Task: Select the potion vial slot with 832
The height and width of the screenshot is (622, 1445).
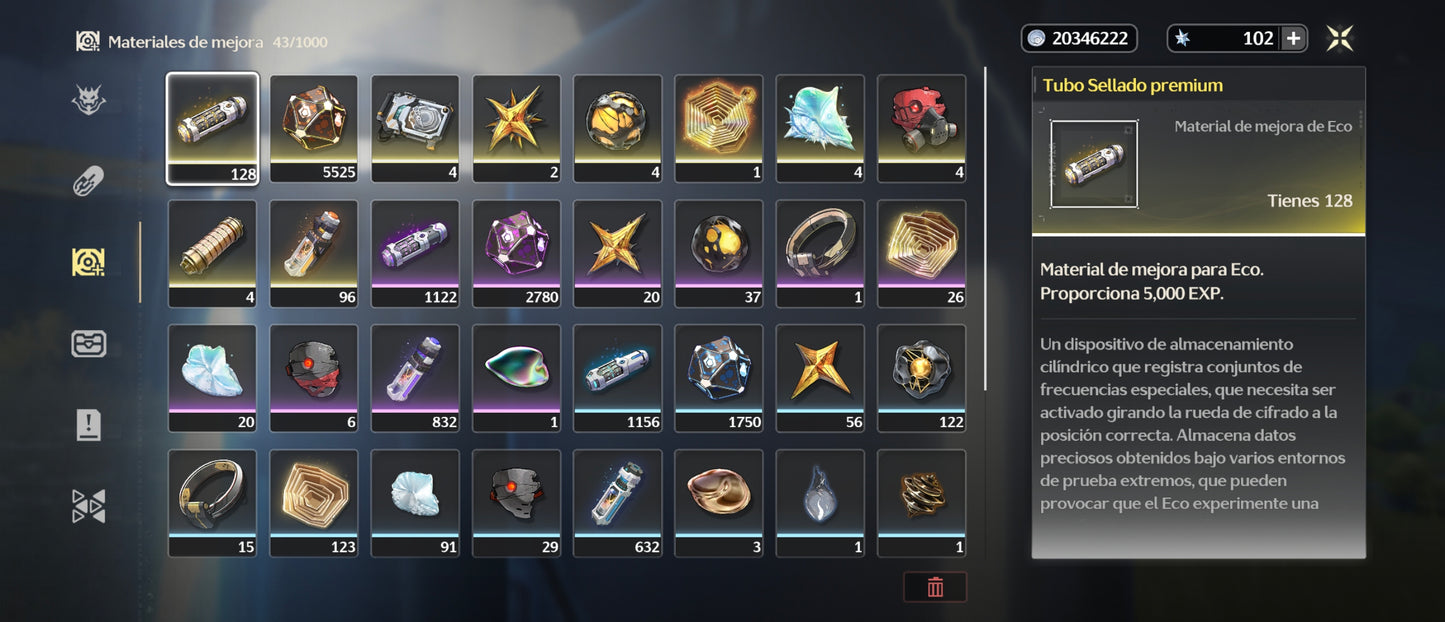Action: point(415,378)
